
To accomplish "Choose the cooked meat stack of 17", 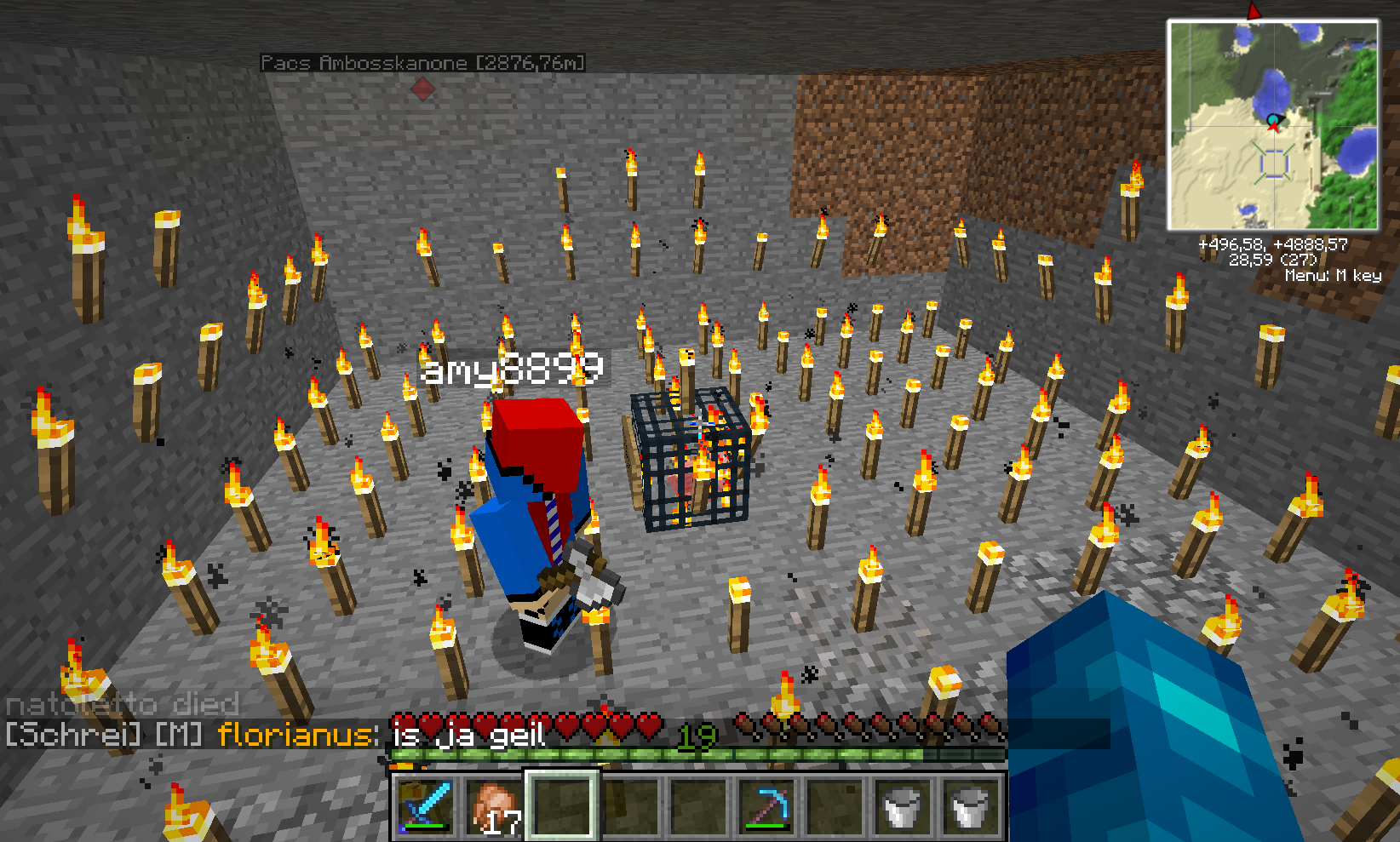I will [x=495, y=805].
